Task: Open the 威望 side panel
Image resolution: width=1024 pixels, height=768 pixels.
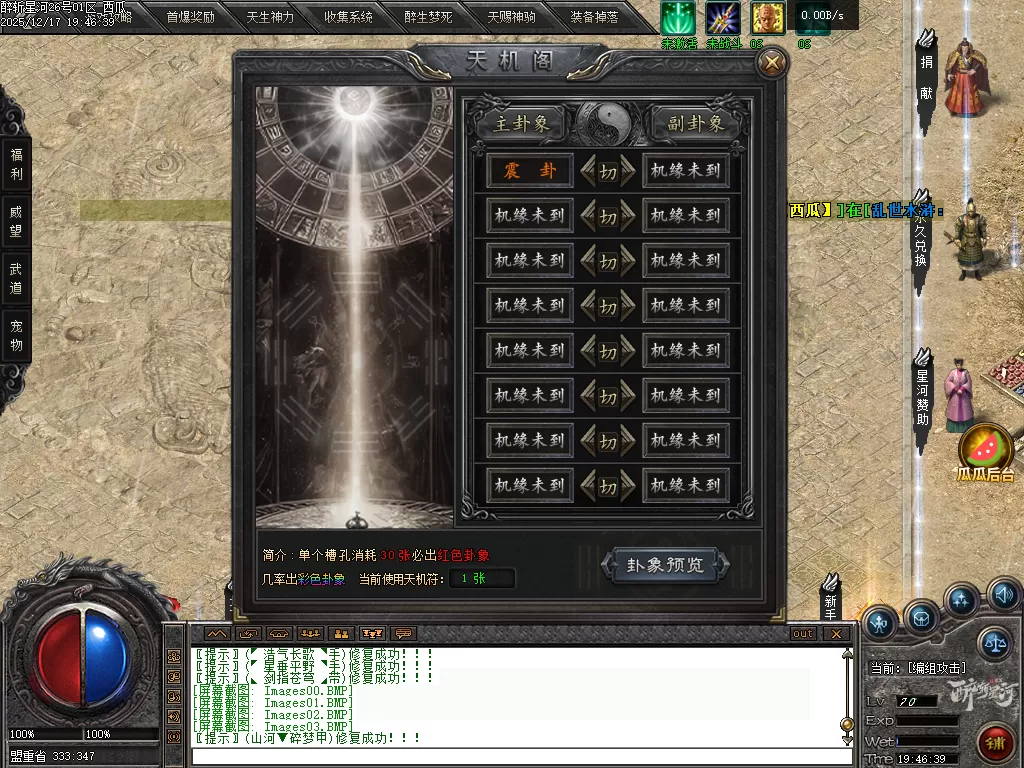Action: click(x=16, y=221)
